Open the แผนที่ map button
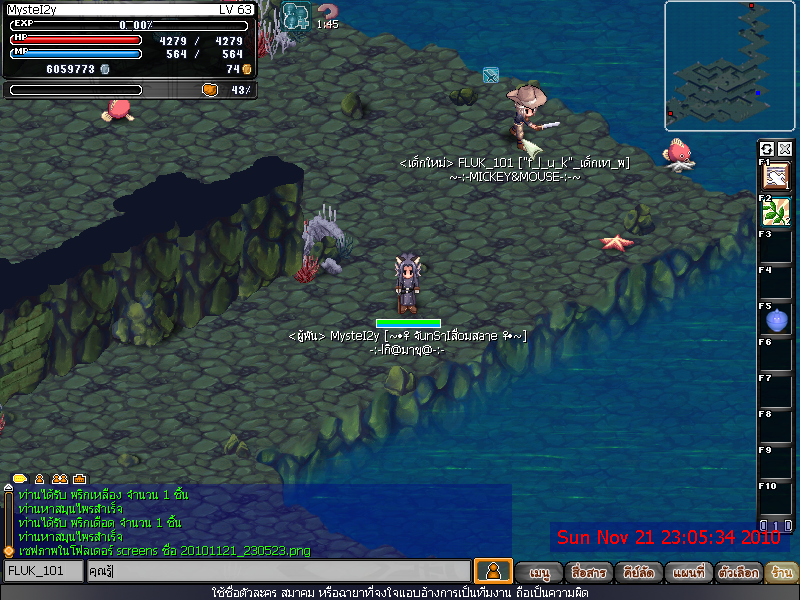The width and height of the screenshot is (800, 600). coord(689,573)
